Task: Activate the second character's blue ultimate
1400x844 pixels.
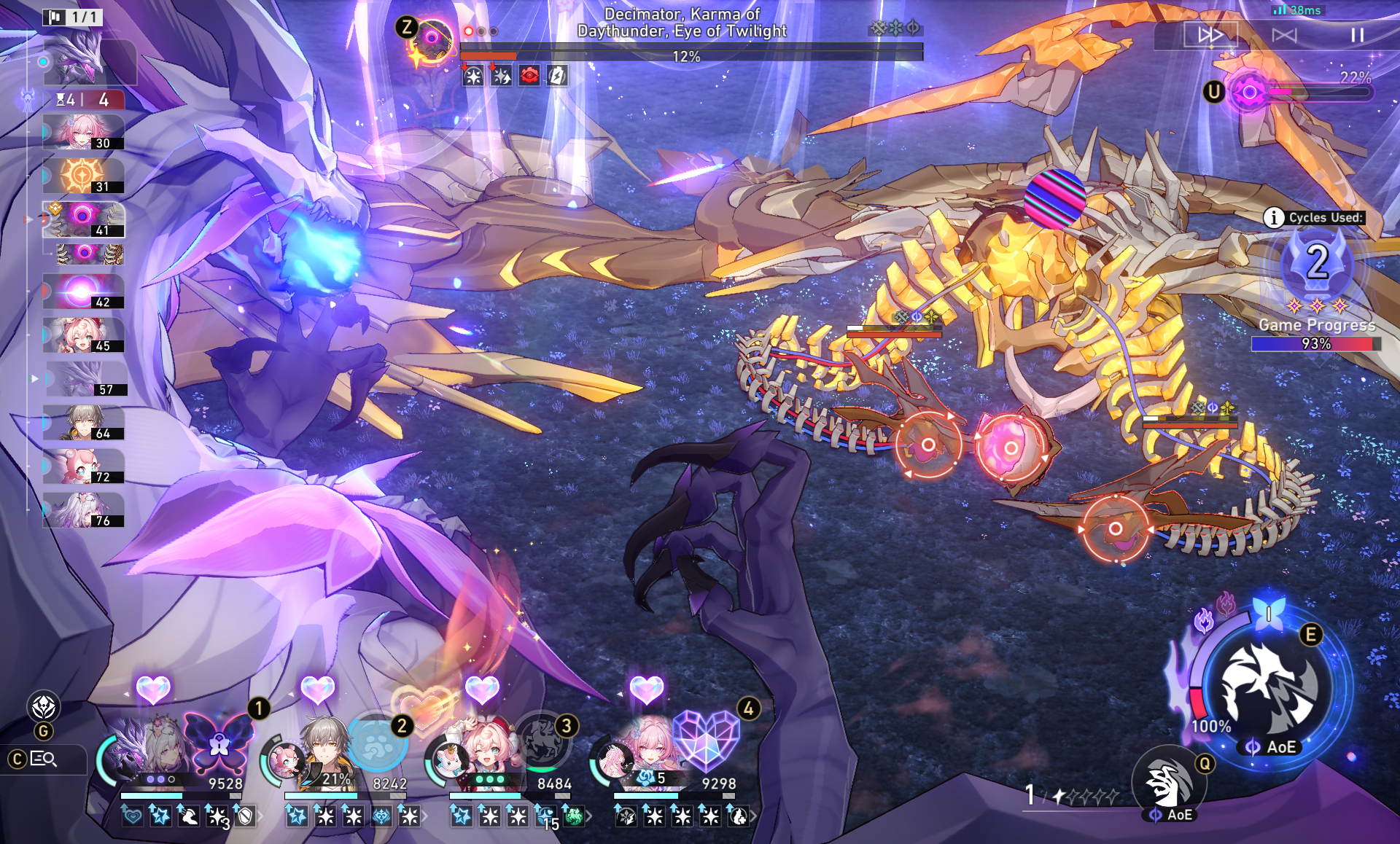Action: pyautogui.click(x=377, y=743)
